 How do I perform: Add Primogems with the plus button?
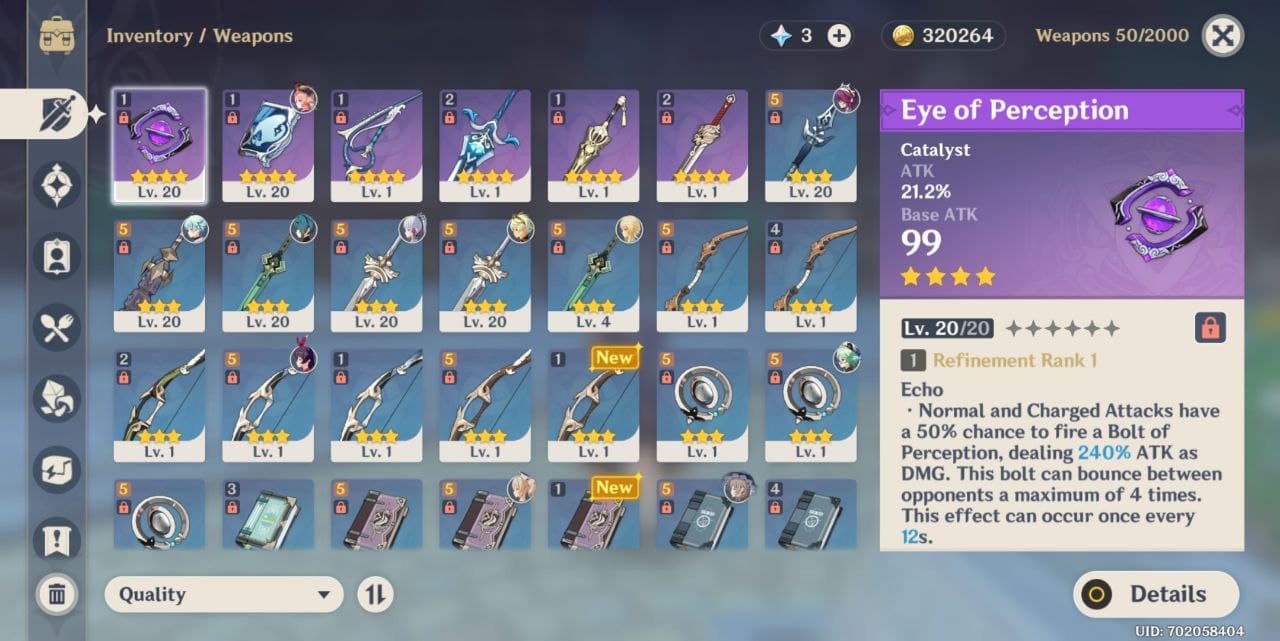tap(839, 36)
